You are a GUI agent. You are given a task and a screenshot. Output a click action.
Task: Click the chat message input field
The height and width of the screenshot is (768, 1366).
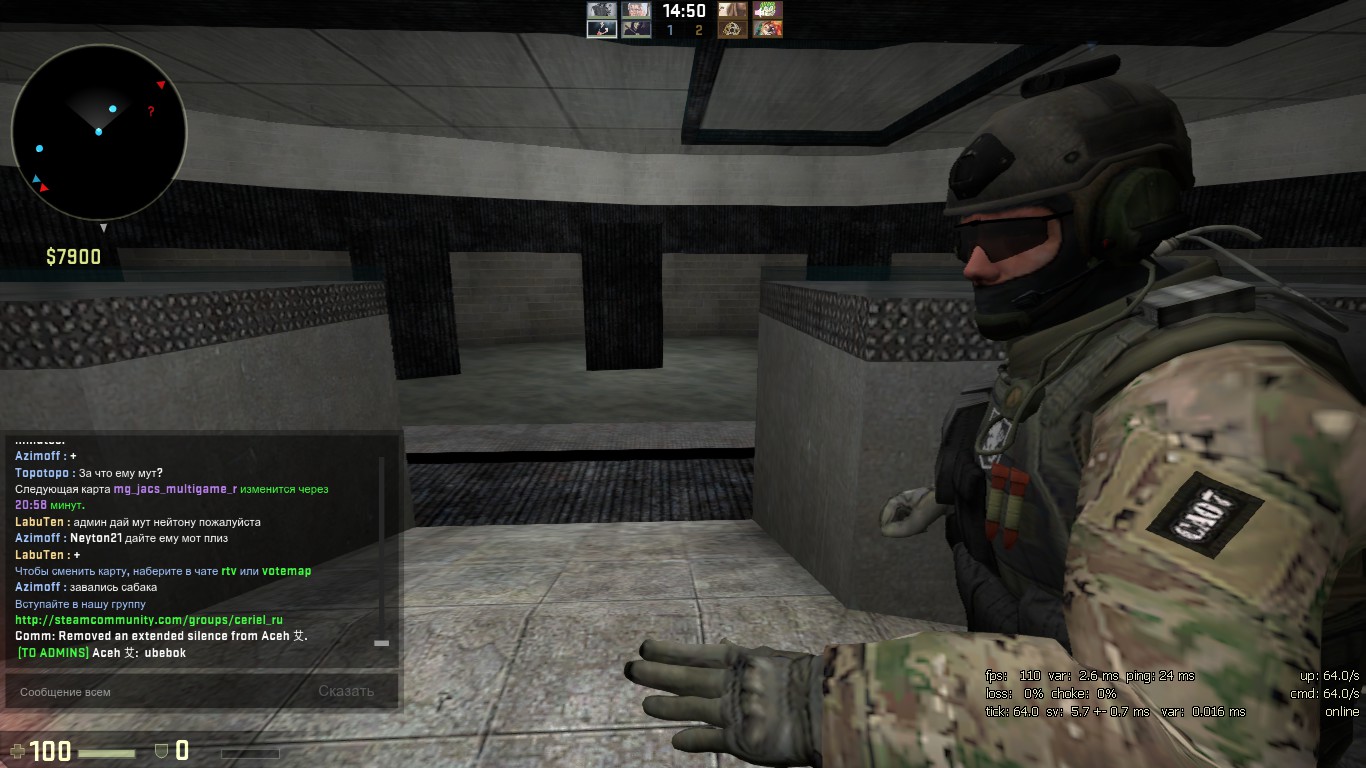[x=150, y=691]
